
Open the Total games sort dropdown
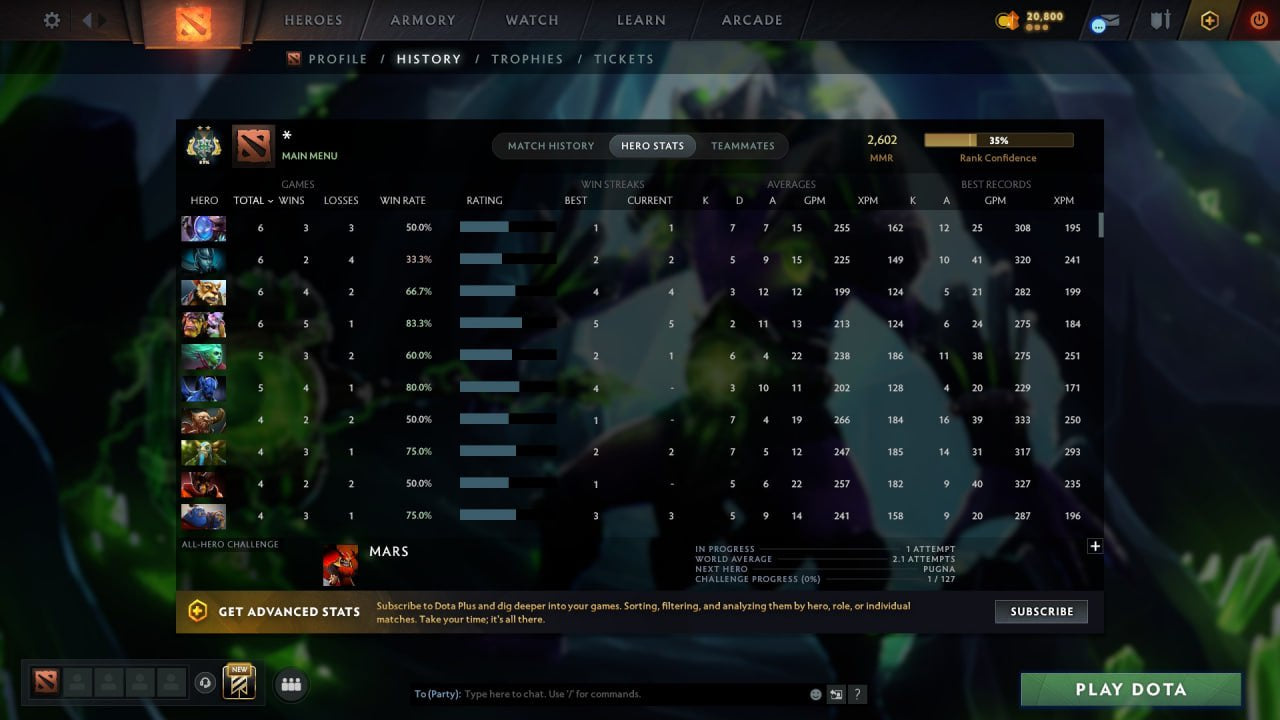pos(252,200)
